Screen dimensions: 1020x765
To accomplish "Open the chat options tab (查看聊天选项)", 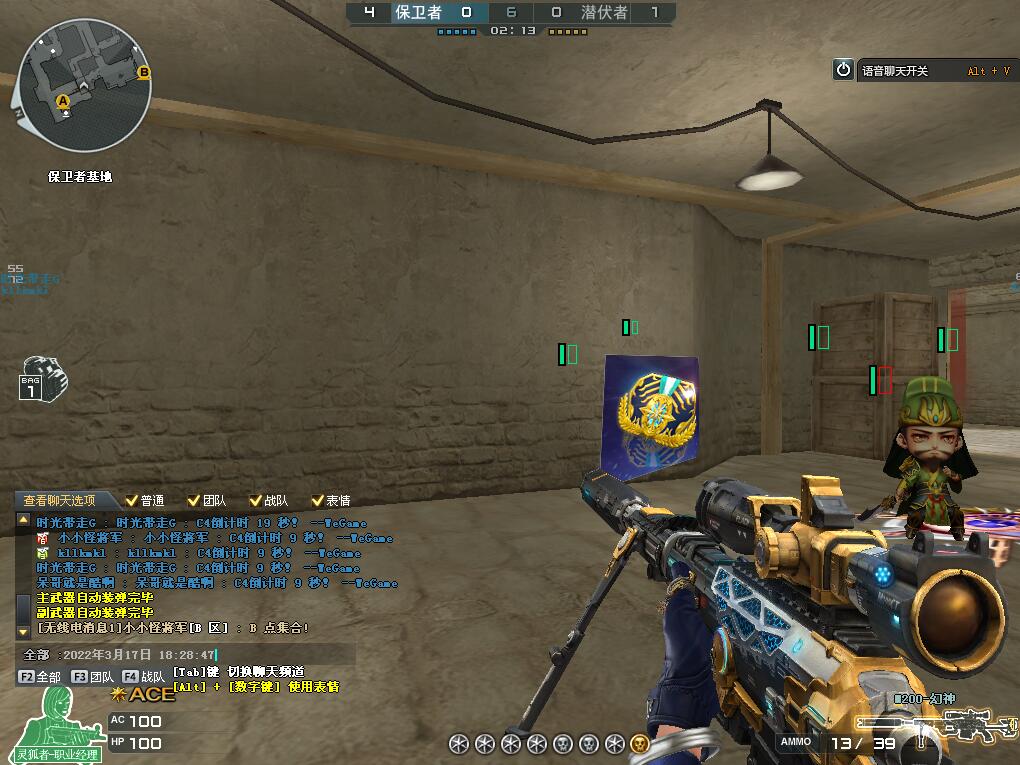I will click(60, 500).
